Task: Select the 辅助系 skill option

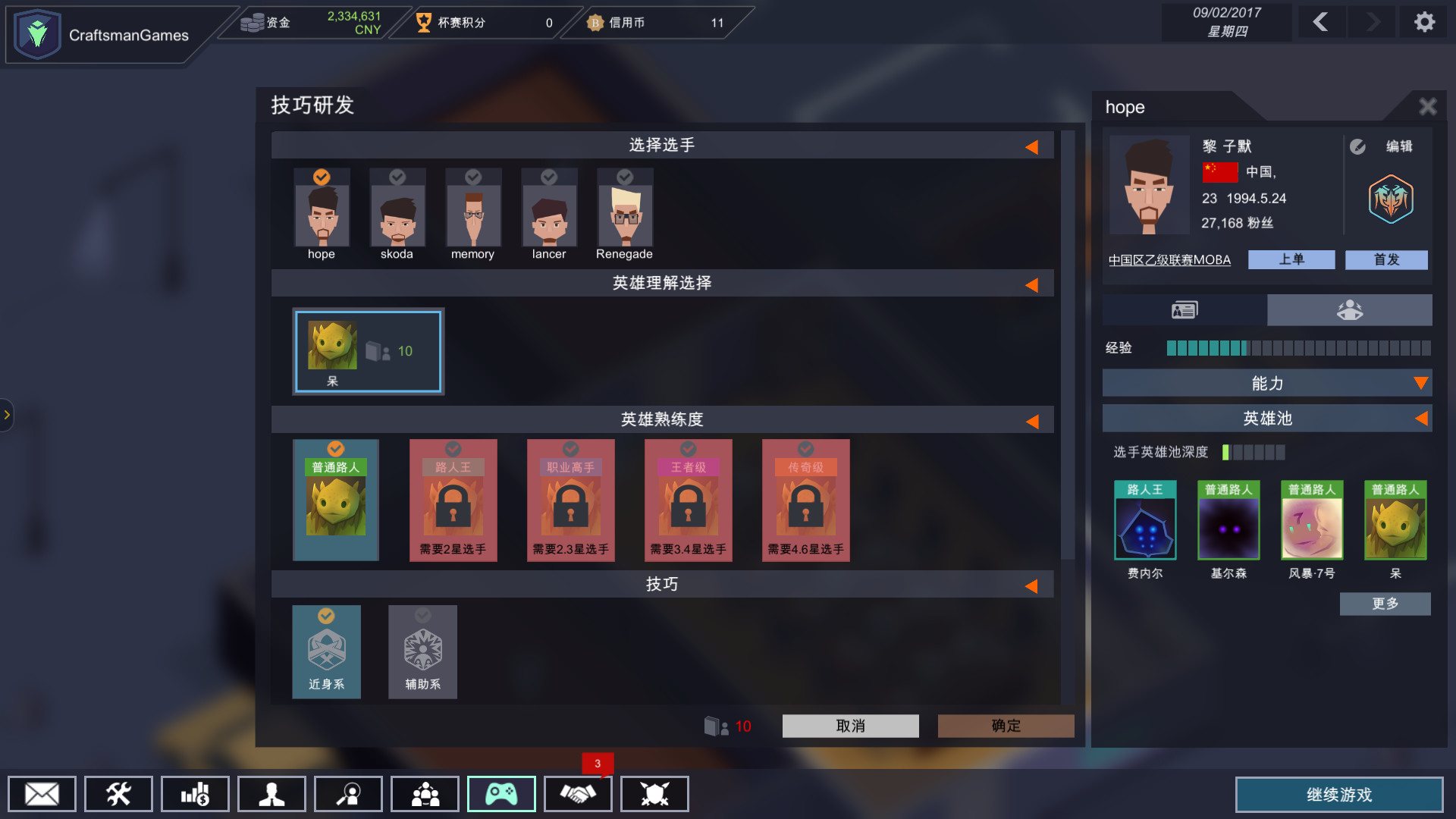Action: (x=422, y=651)
